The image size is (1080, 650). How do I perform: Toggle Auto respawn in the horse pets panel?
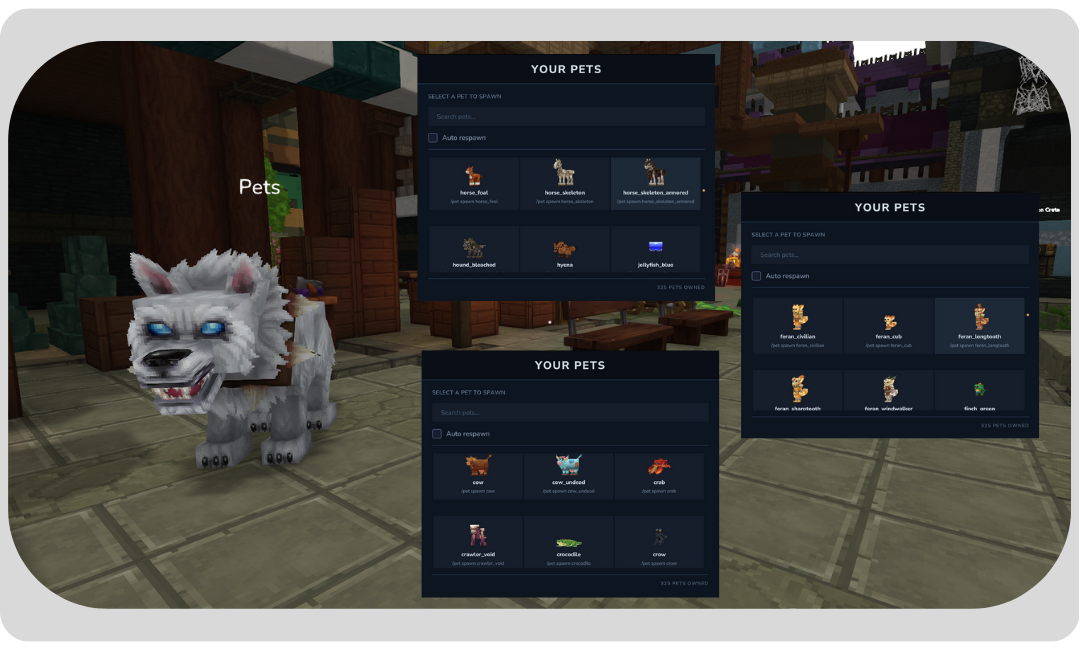click(x=433, y=138)
